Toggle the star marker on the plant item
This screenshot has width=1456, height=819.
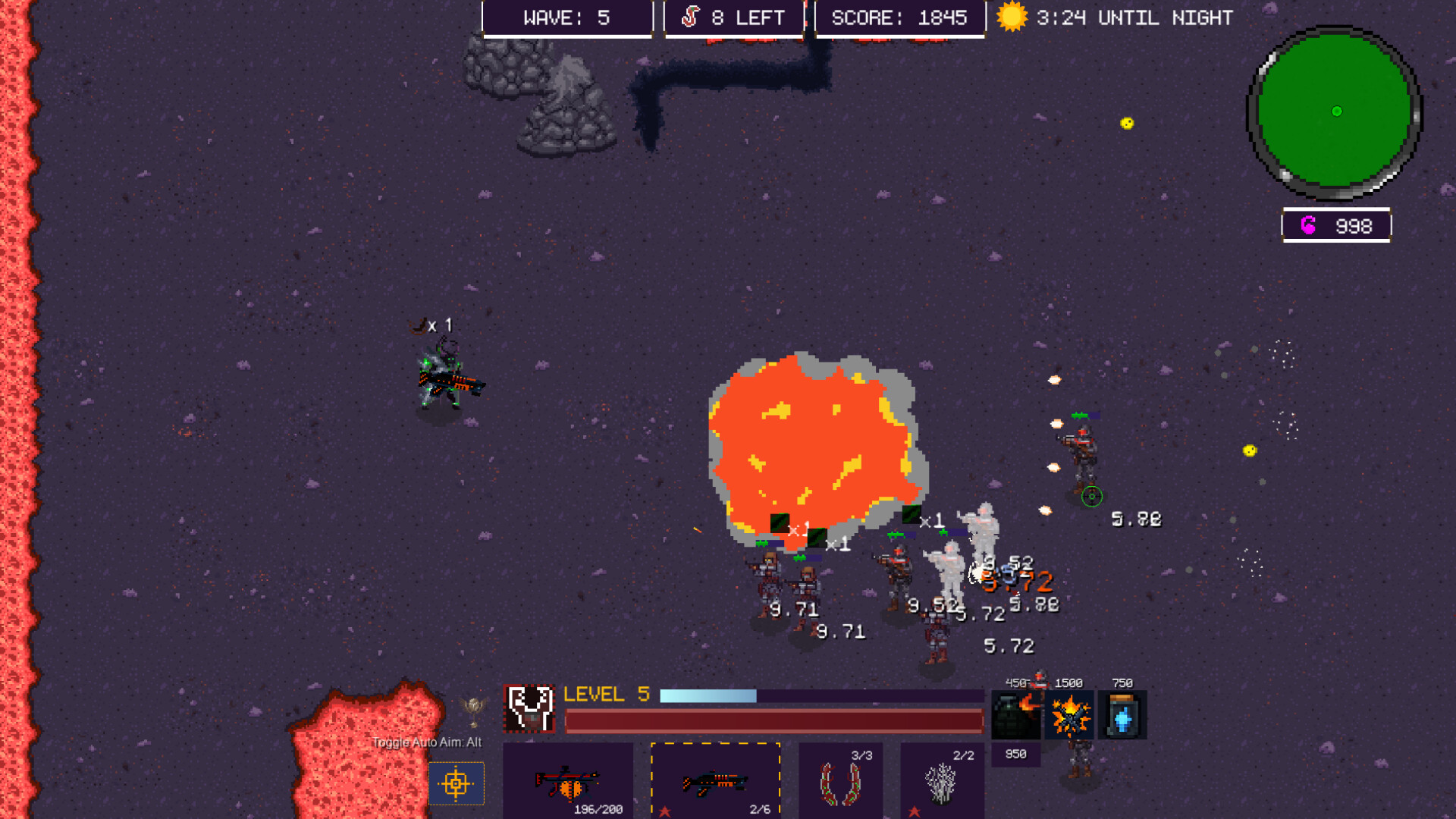point(915,810)
